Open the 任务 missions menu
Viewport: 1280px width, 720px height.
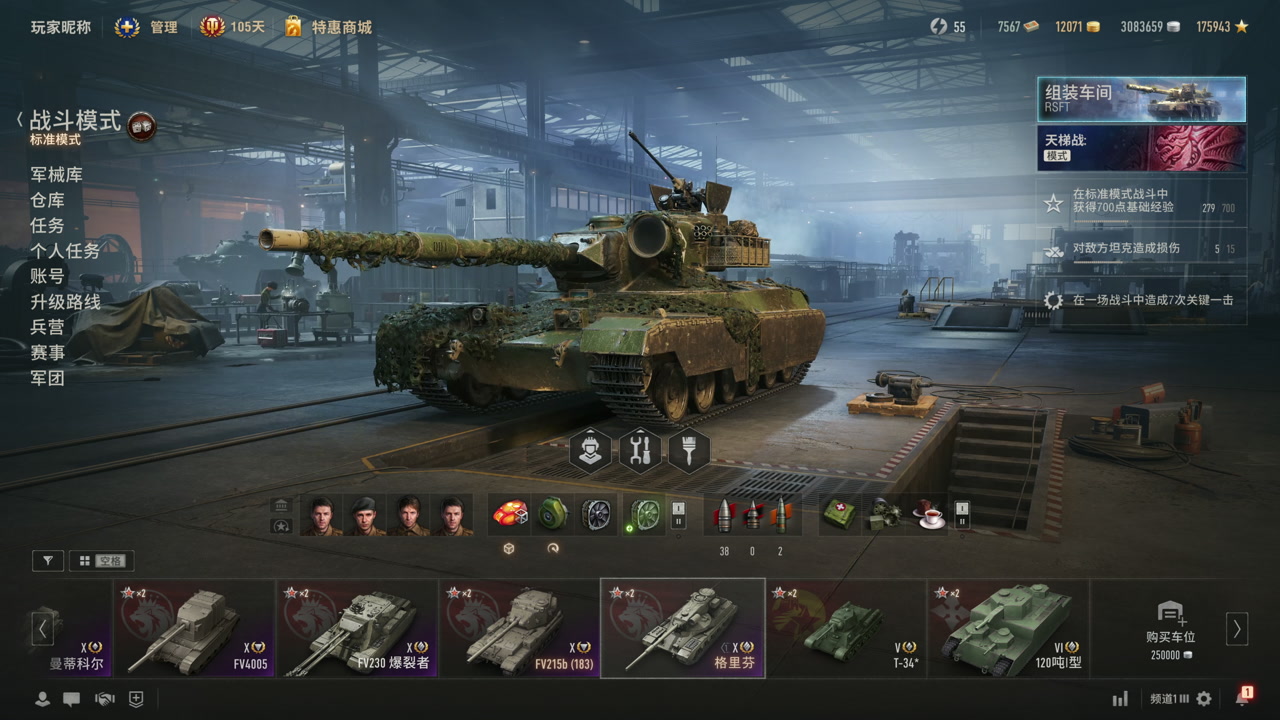pos(47,226)
